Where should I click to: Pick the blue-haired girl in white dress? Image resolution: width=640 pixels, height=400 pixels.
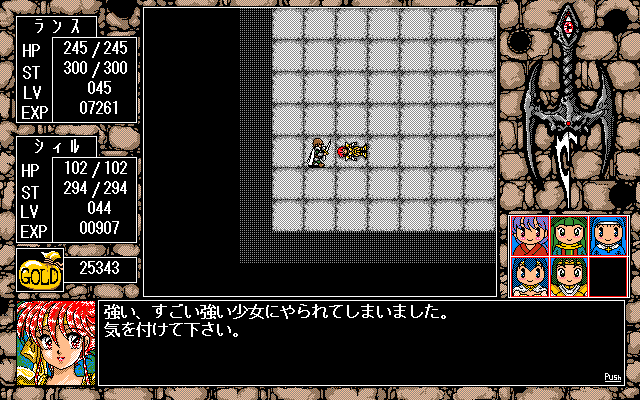tap(528, 275)
